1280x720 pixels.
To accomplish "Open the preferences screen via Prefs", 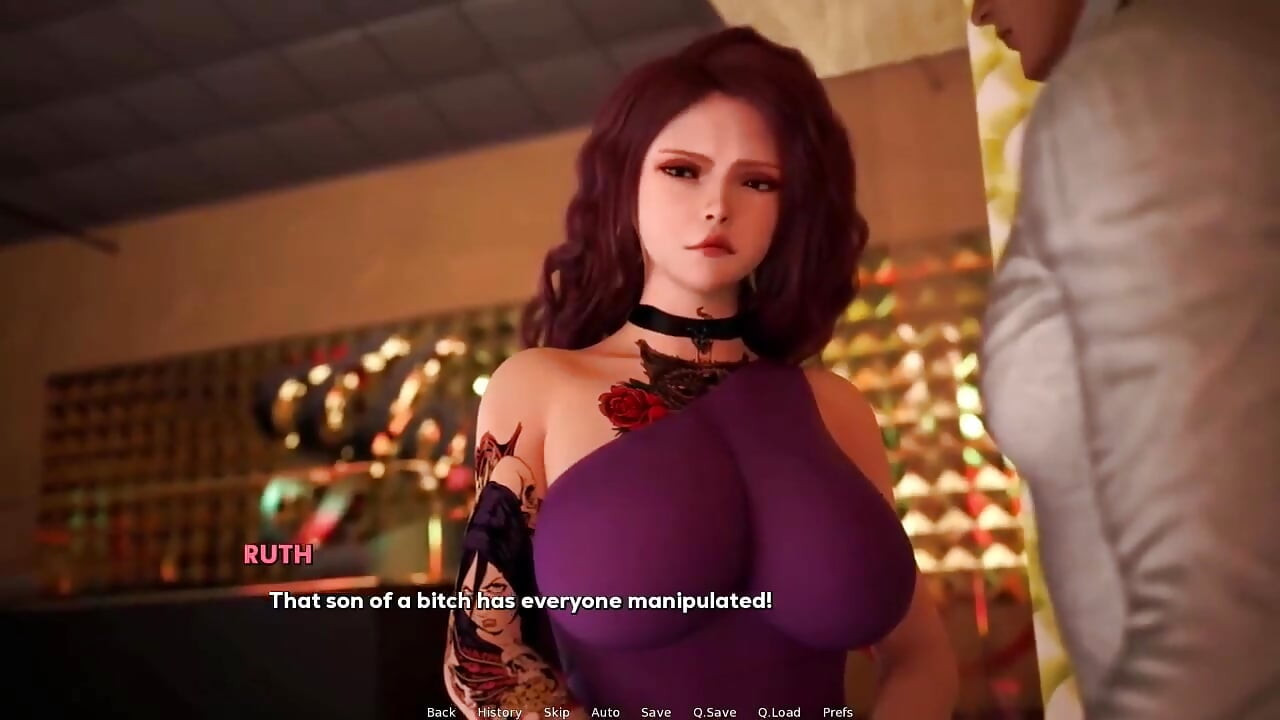I will 839,712.
